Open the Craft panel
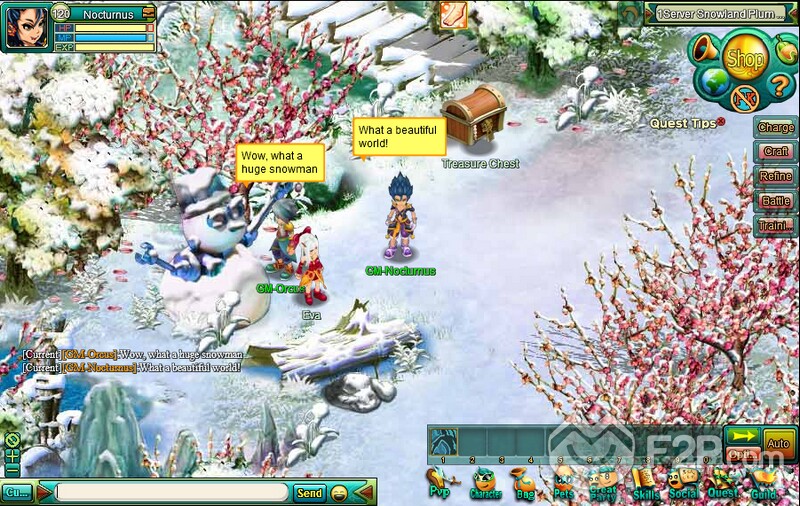The image size is (800, 506). click(775, 151)
